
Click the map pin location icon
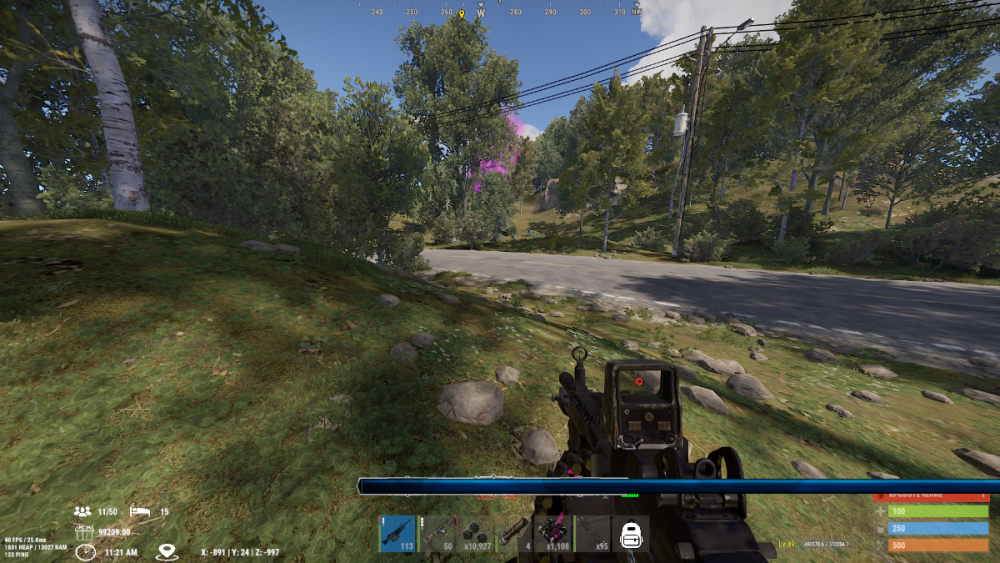coord(167,551)
